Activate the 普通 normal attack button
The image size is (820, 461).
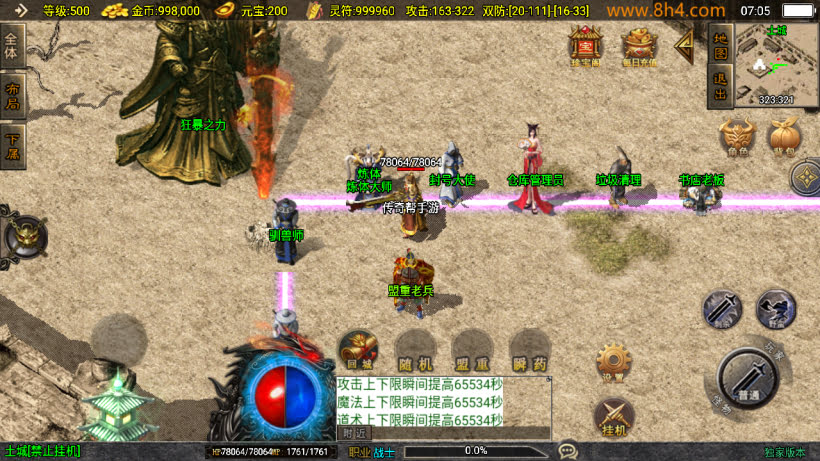click(748, 376)
